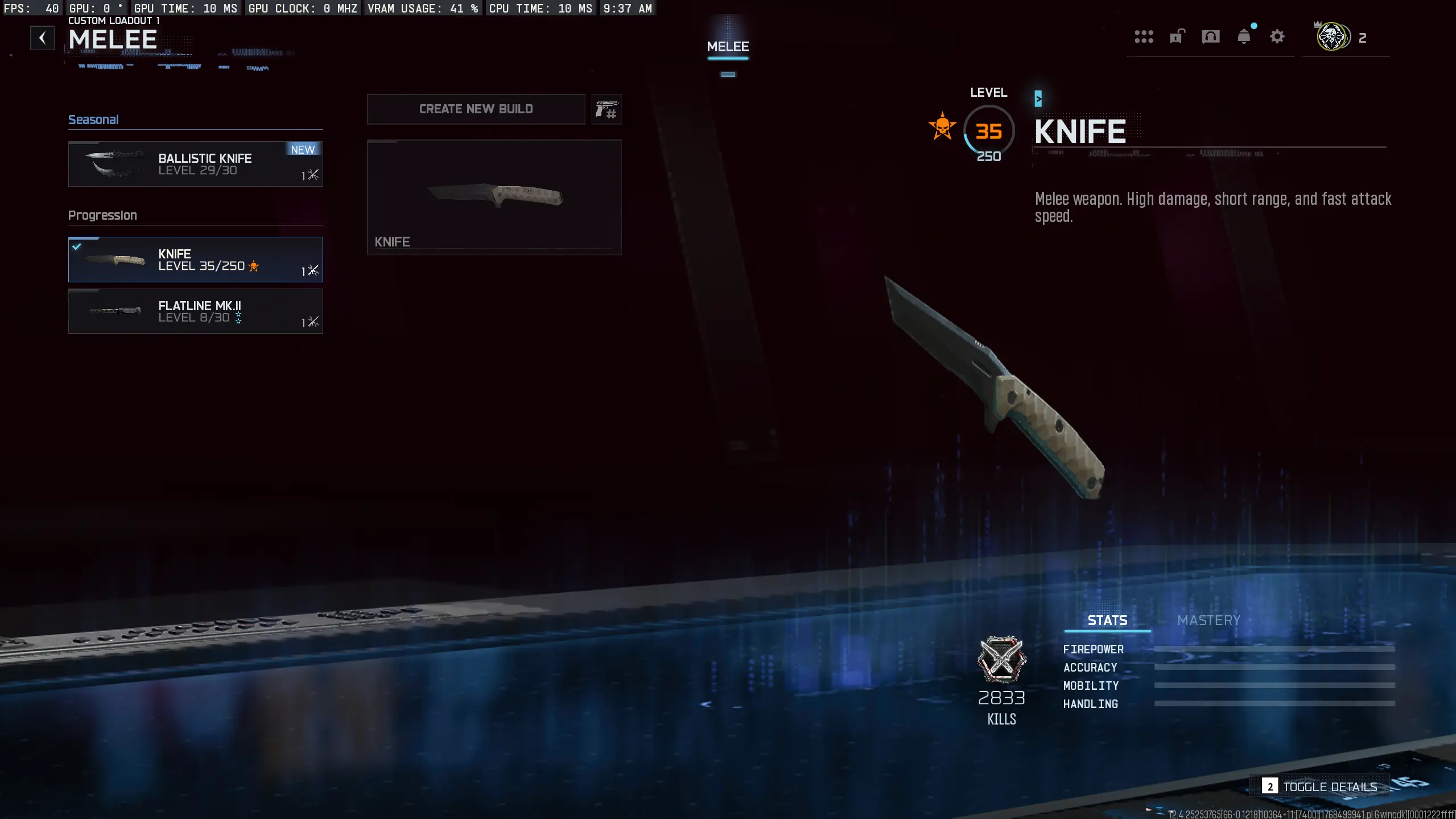Open your player emblem profile
1456x819 pixels.
pyautogui.click(x=1332, y=37)
